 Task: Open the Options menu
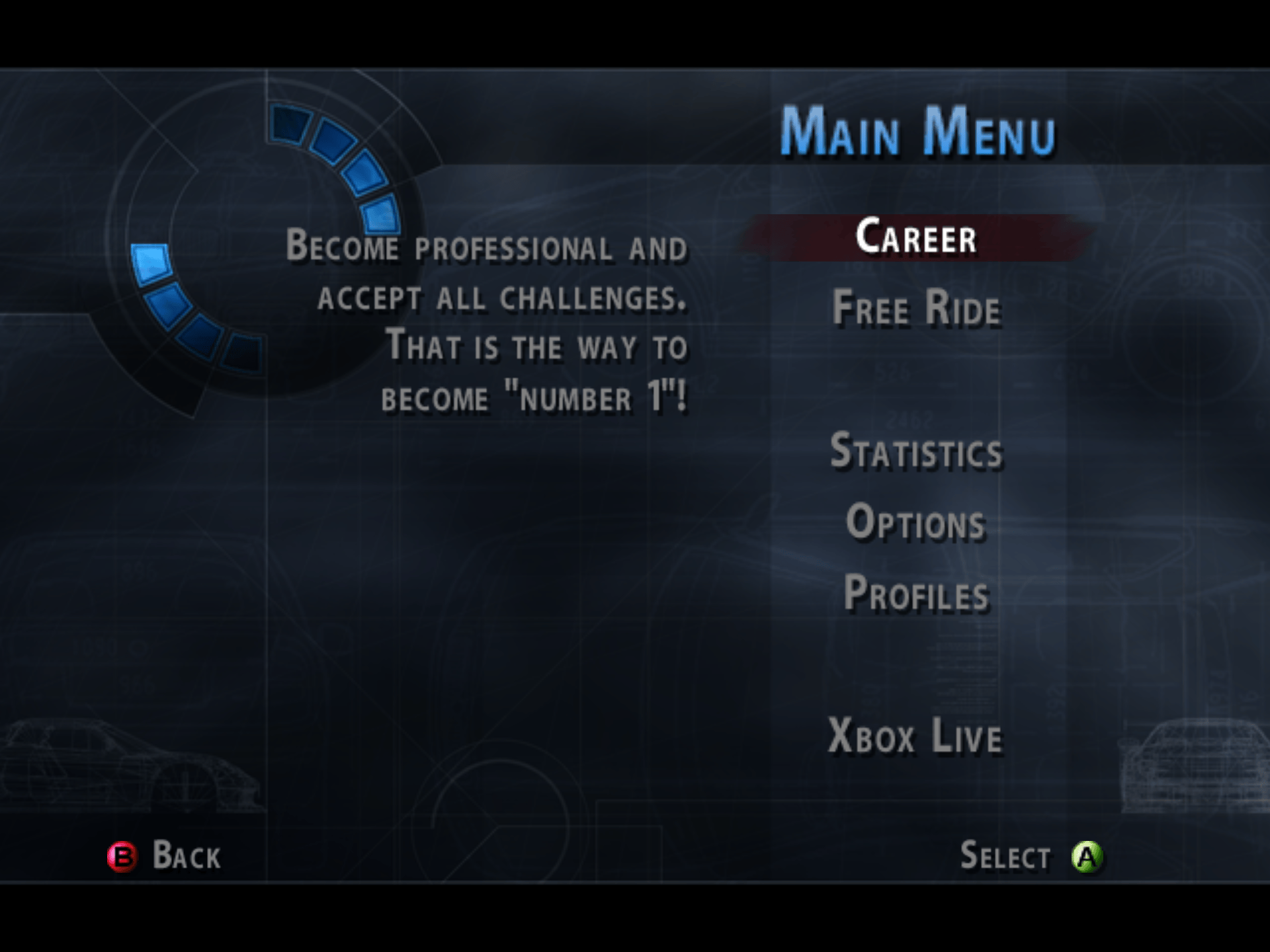point(916,522)
